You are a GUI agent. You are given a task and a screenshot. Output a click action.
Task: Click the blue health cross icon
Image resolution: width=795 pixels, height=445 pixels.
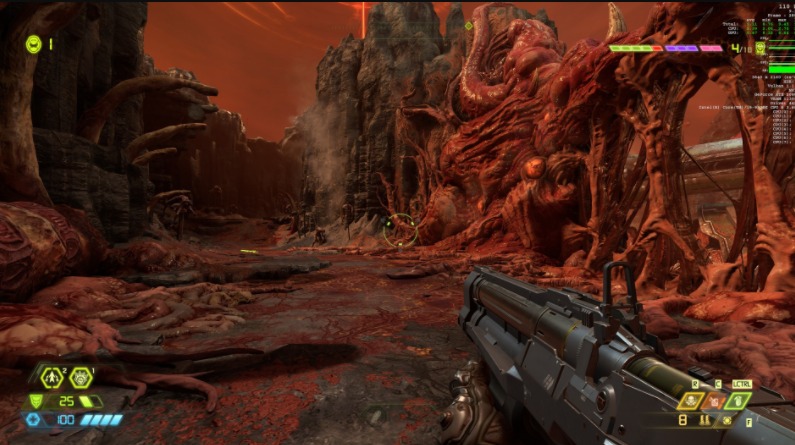36,419
